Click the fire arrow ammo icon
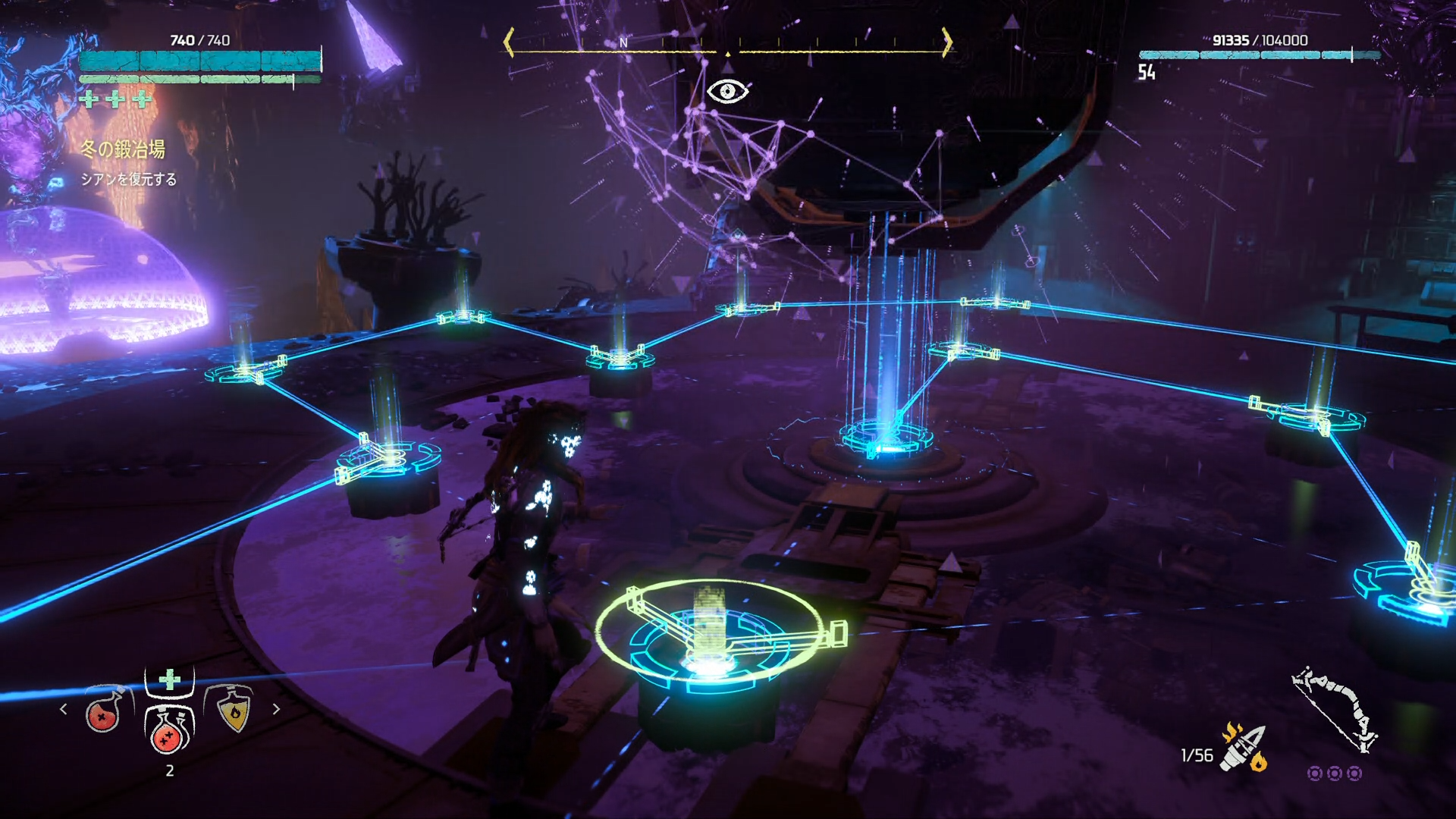 pyautogui.click(x=1244, y=748)
